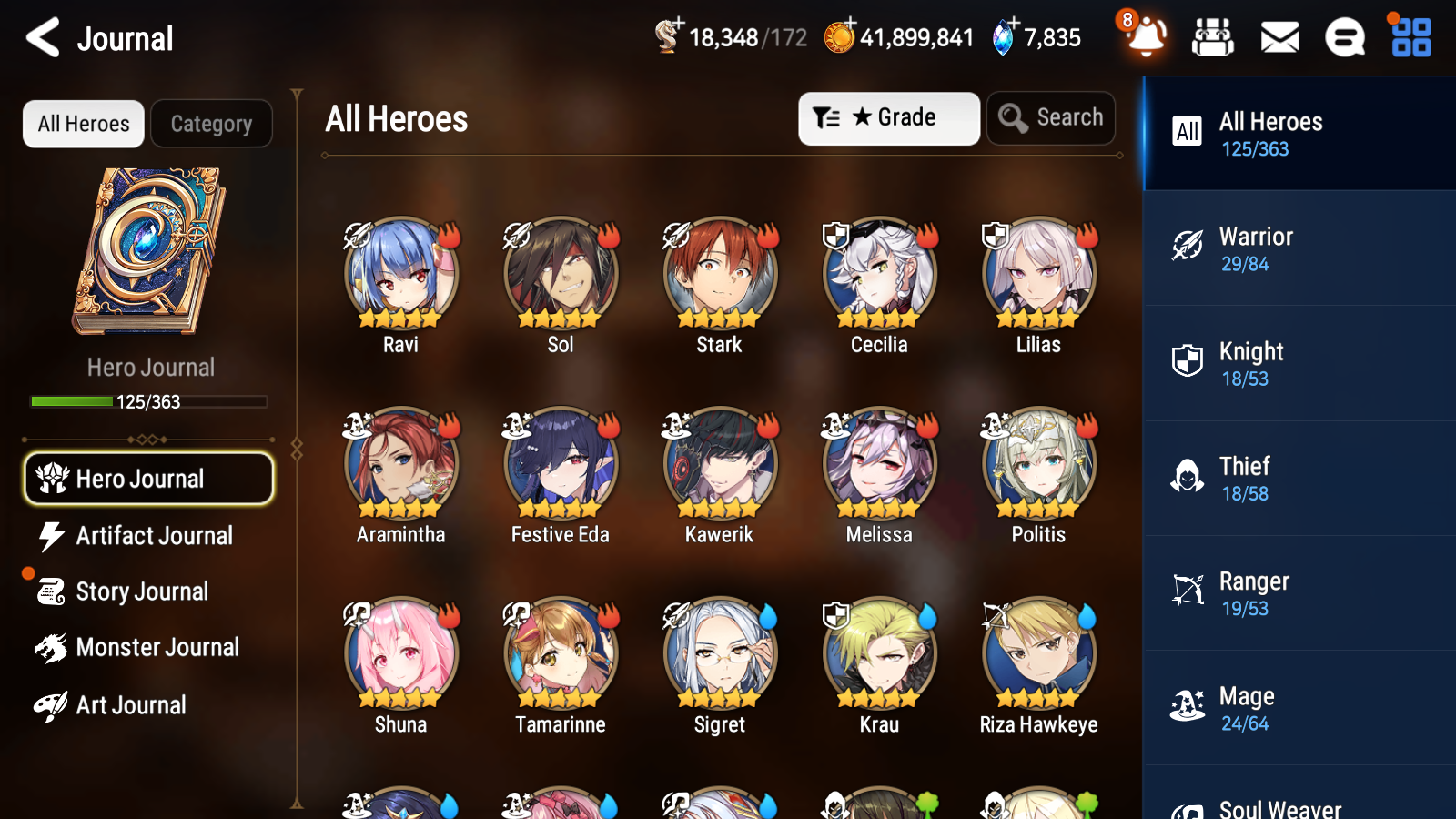Open the Story Journal
Image resolution: width=1456 pixels, height=819 pixels.
coord(141,591)
